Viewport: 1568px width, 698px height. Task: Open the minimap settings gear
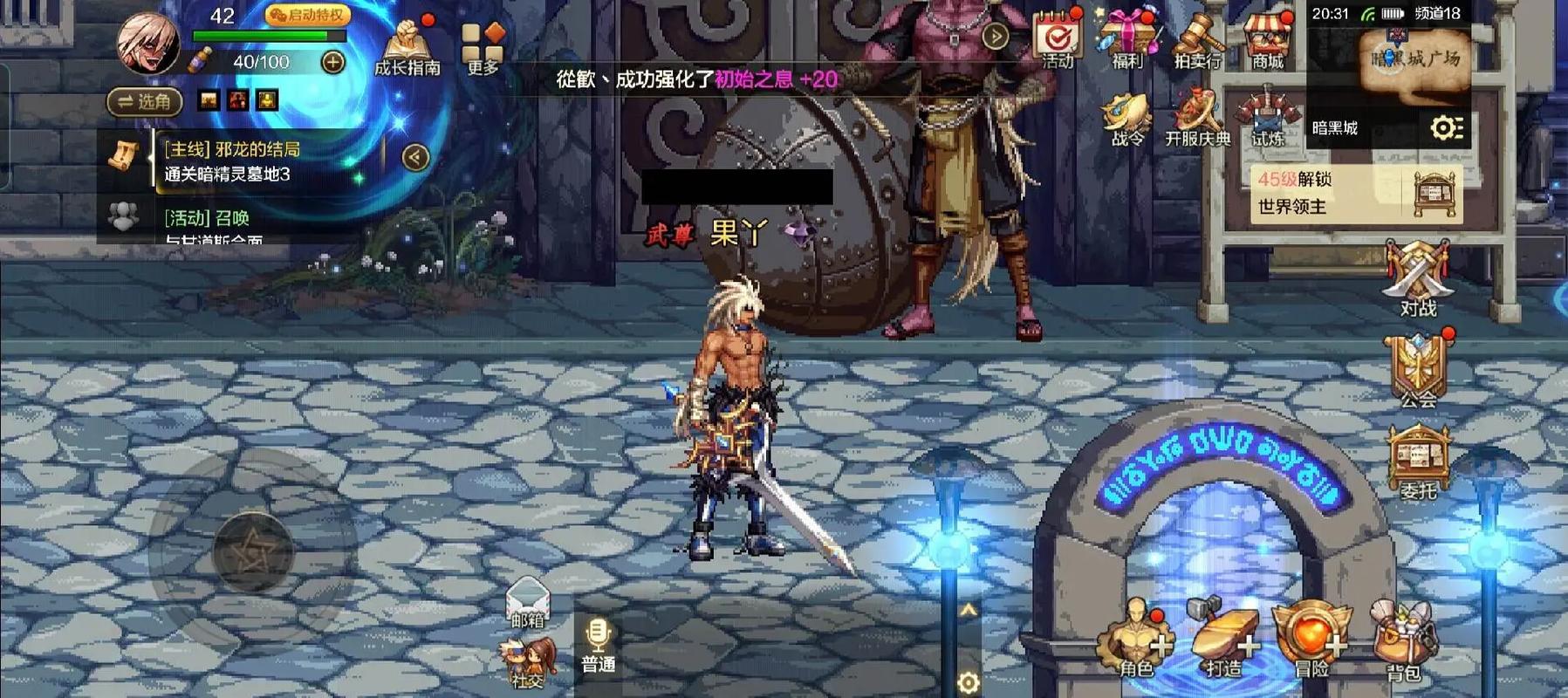[1446, 128]
